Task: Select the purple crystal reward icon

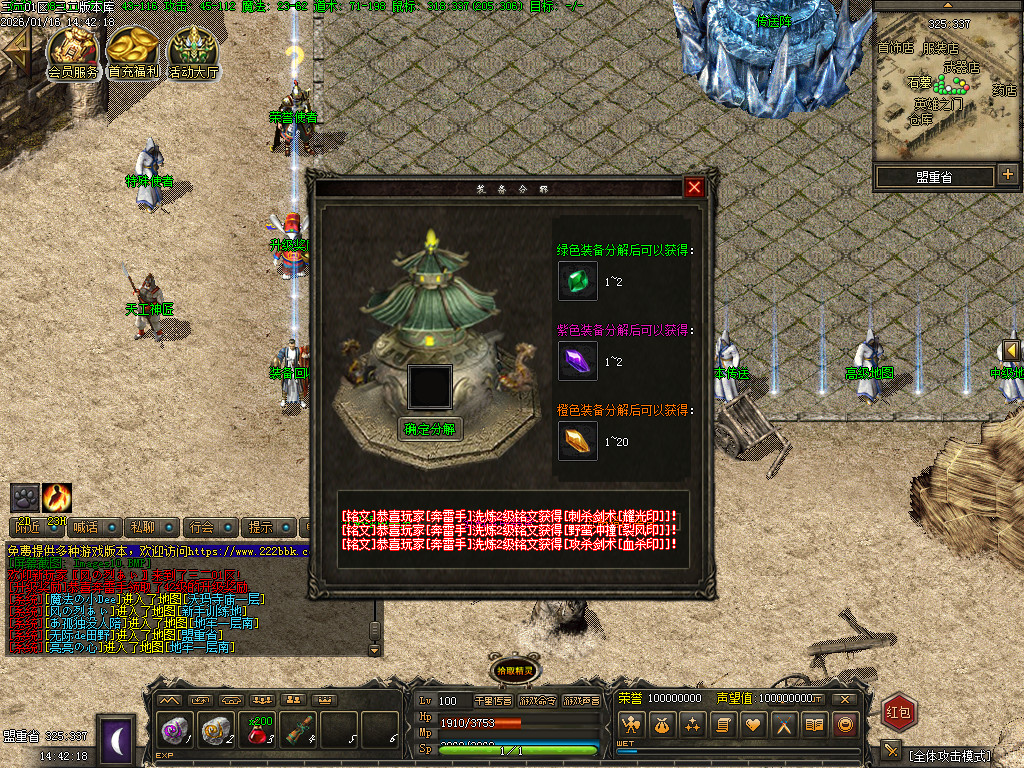Action: pyautogui.click(x=577, y=361)
